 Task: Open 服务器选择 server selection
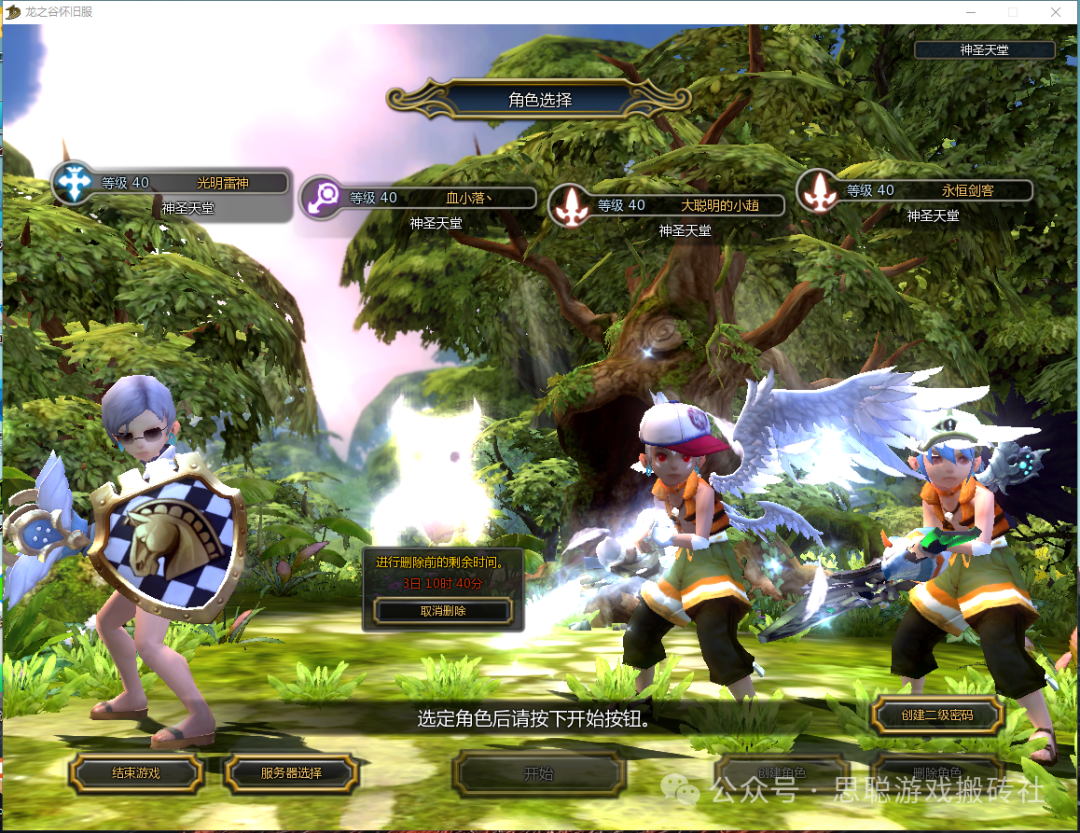coord(291,773)
